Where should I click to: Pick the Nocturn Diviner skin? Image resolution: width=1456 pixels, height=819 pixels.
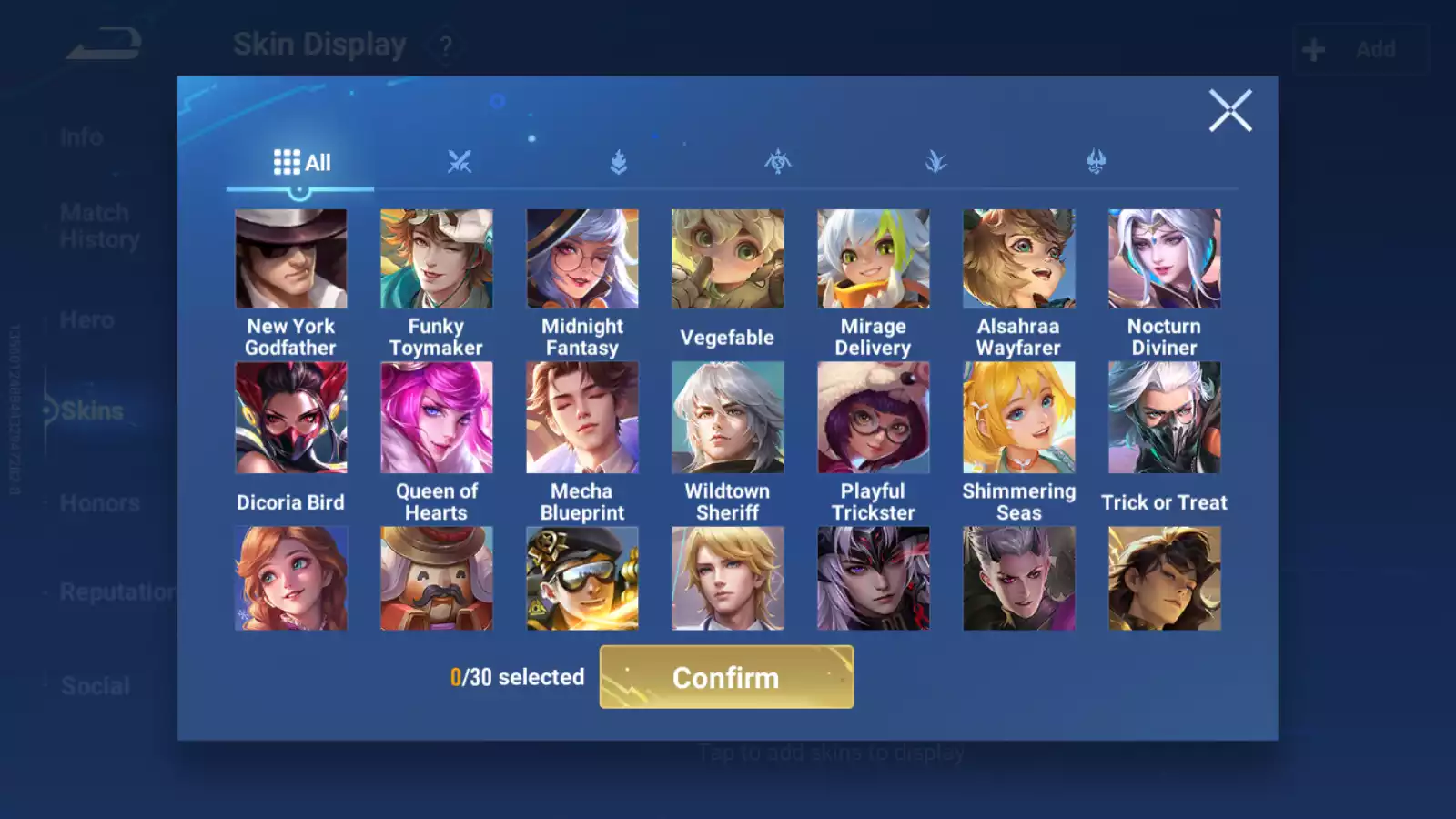coord(1165,259)
